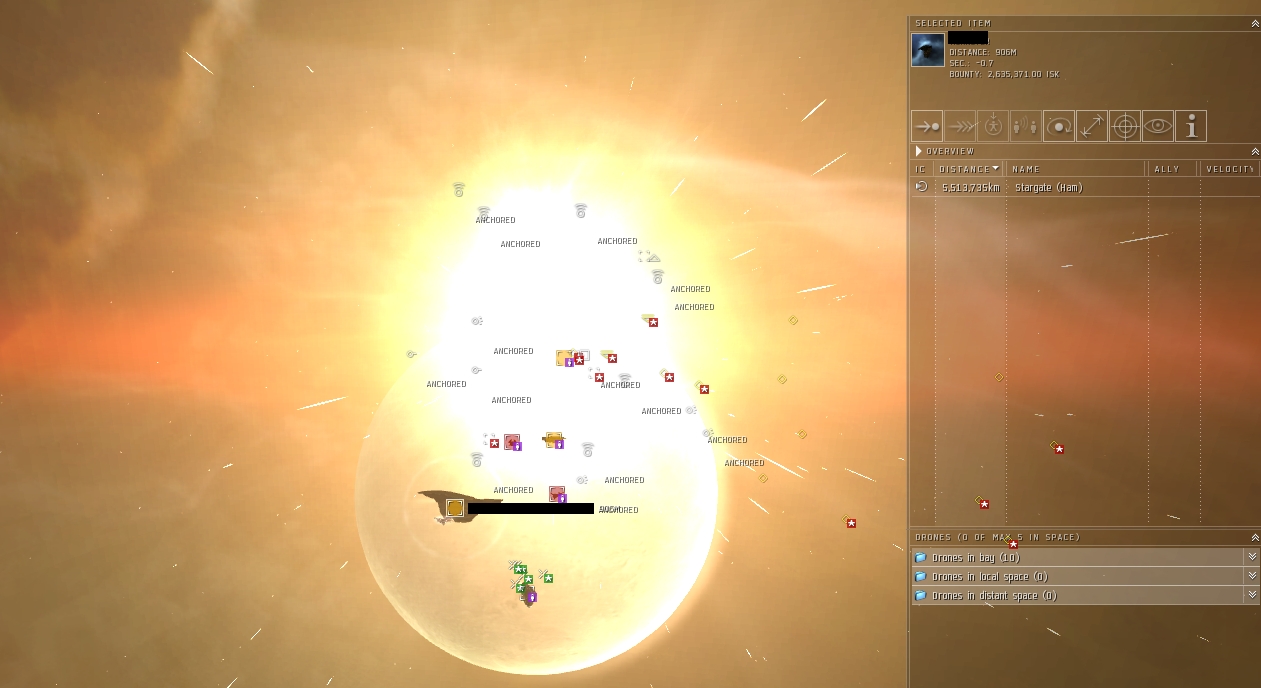Collapse the Overview panel
Viewport: 1261px width, 688px height.
pyautogui.click(x=1255, y=151)
